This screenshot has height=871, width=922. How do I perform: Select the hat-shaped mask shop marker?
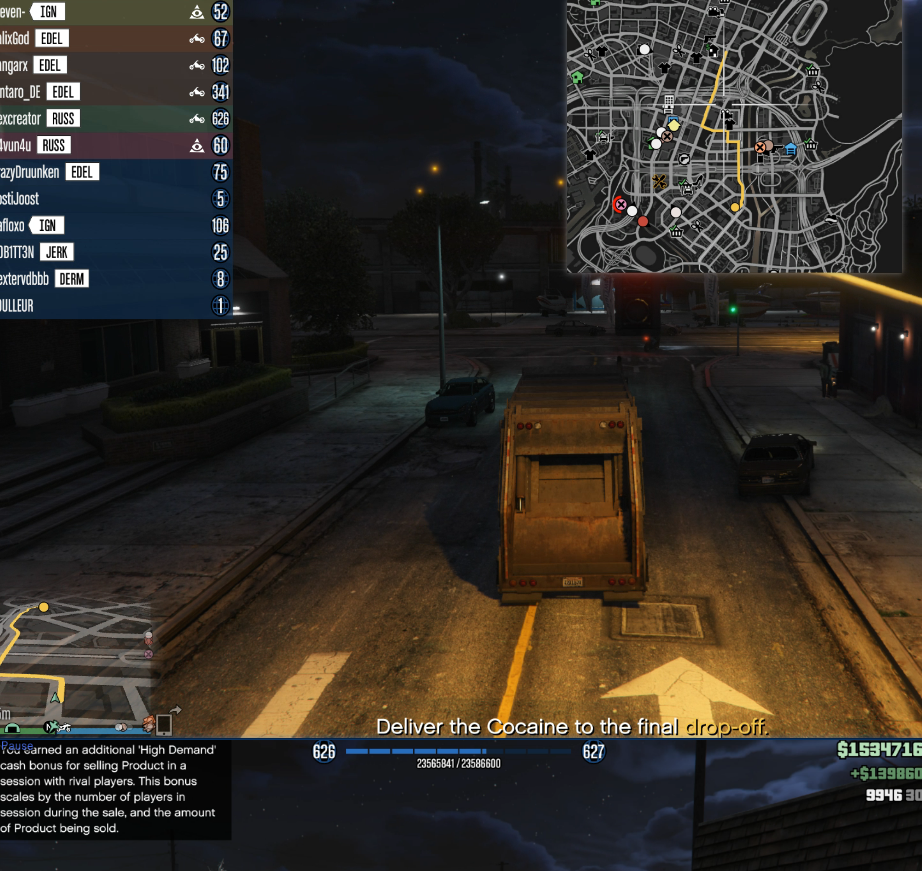(x=831, y=218)
